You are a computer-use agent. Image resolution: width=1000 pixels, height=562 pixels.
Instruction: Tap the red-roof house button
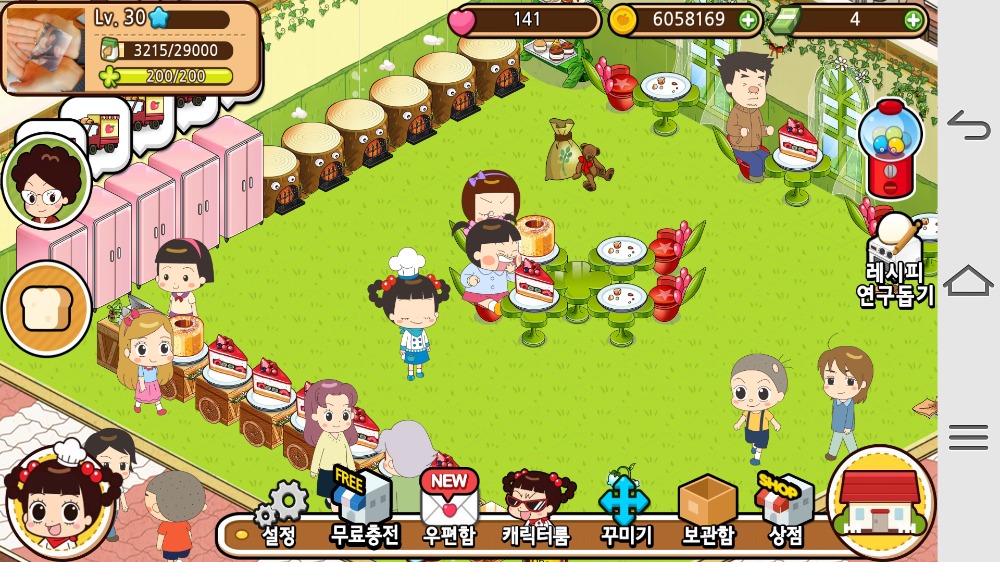pyautogui.click(x=881, y=502)
